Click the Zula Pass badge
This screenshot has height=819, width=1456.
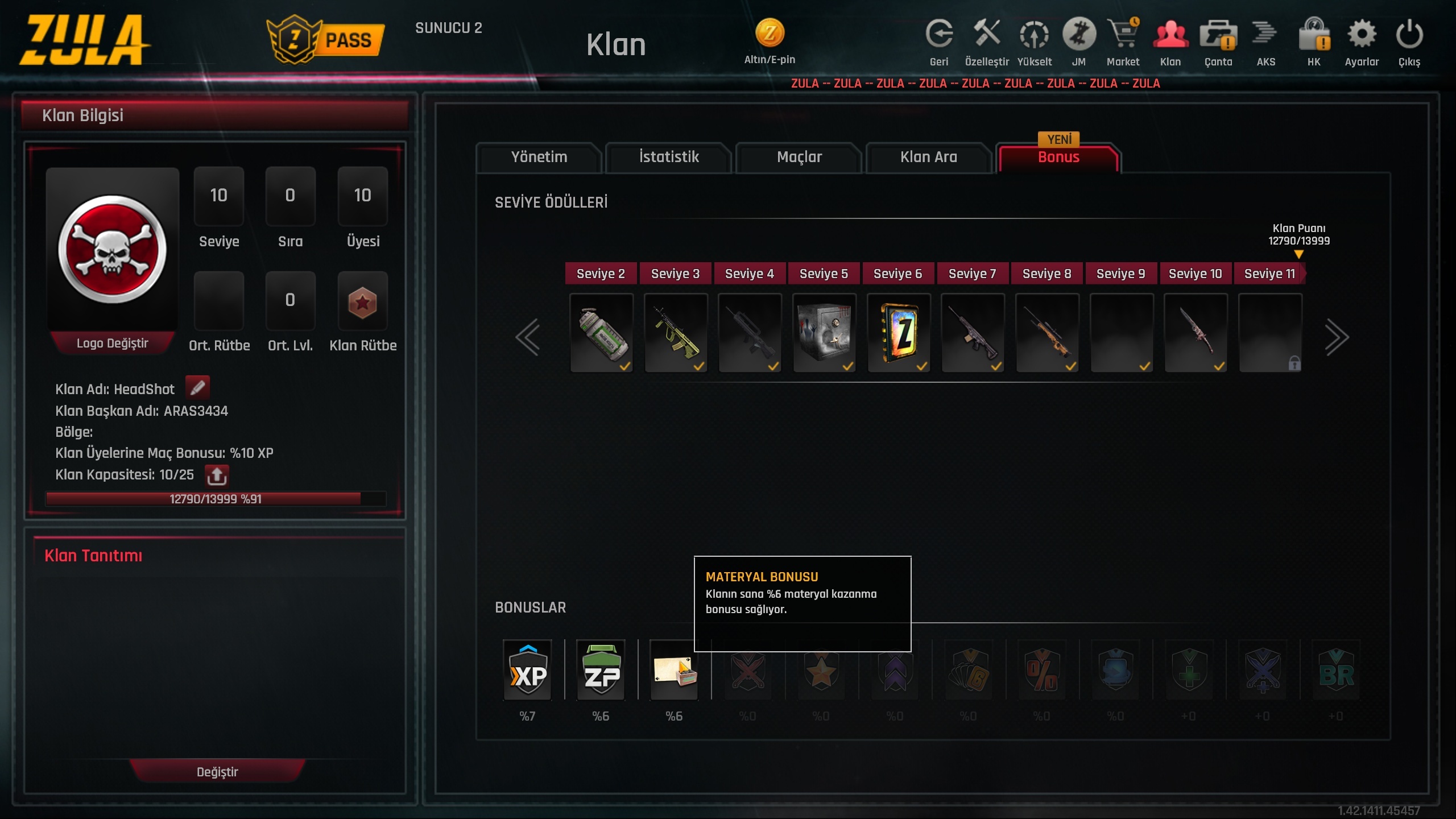[325, 40]
